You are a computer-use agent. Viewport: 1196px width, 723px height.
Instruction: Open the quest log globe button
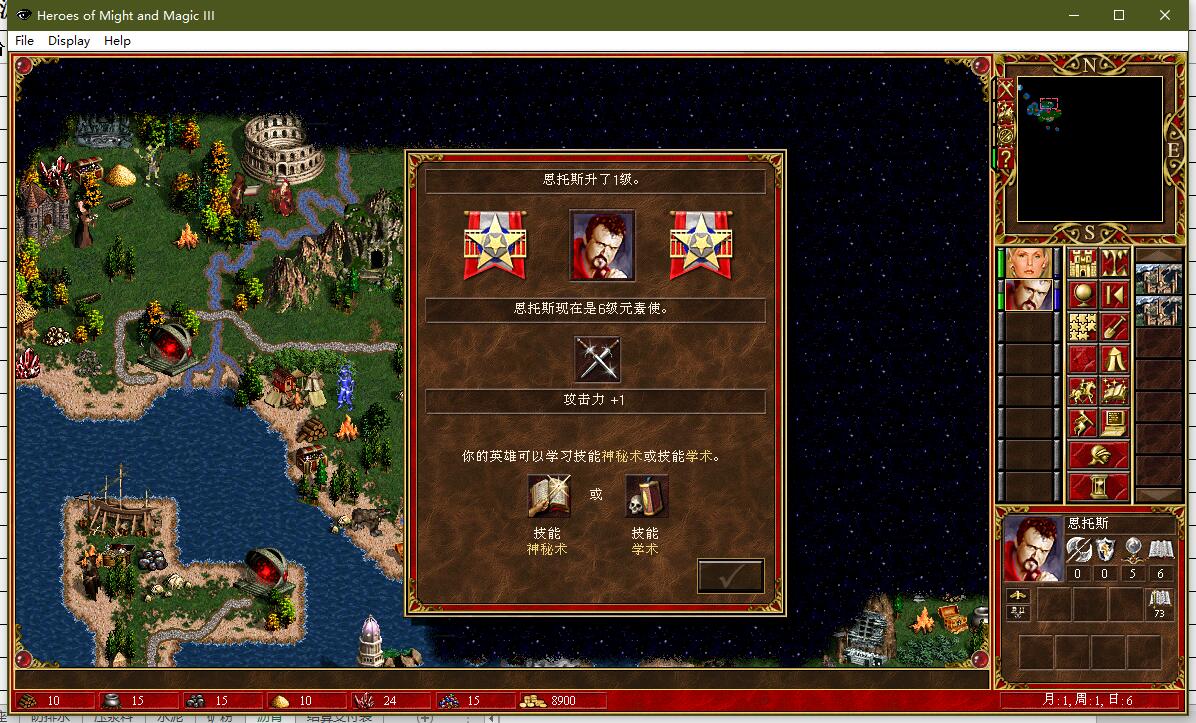click(1083, 295)
